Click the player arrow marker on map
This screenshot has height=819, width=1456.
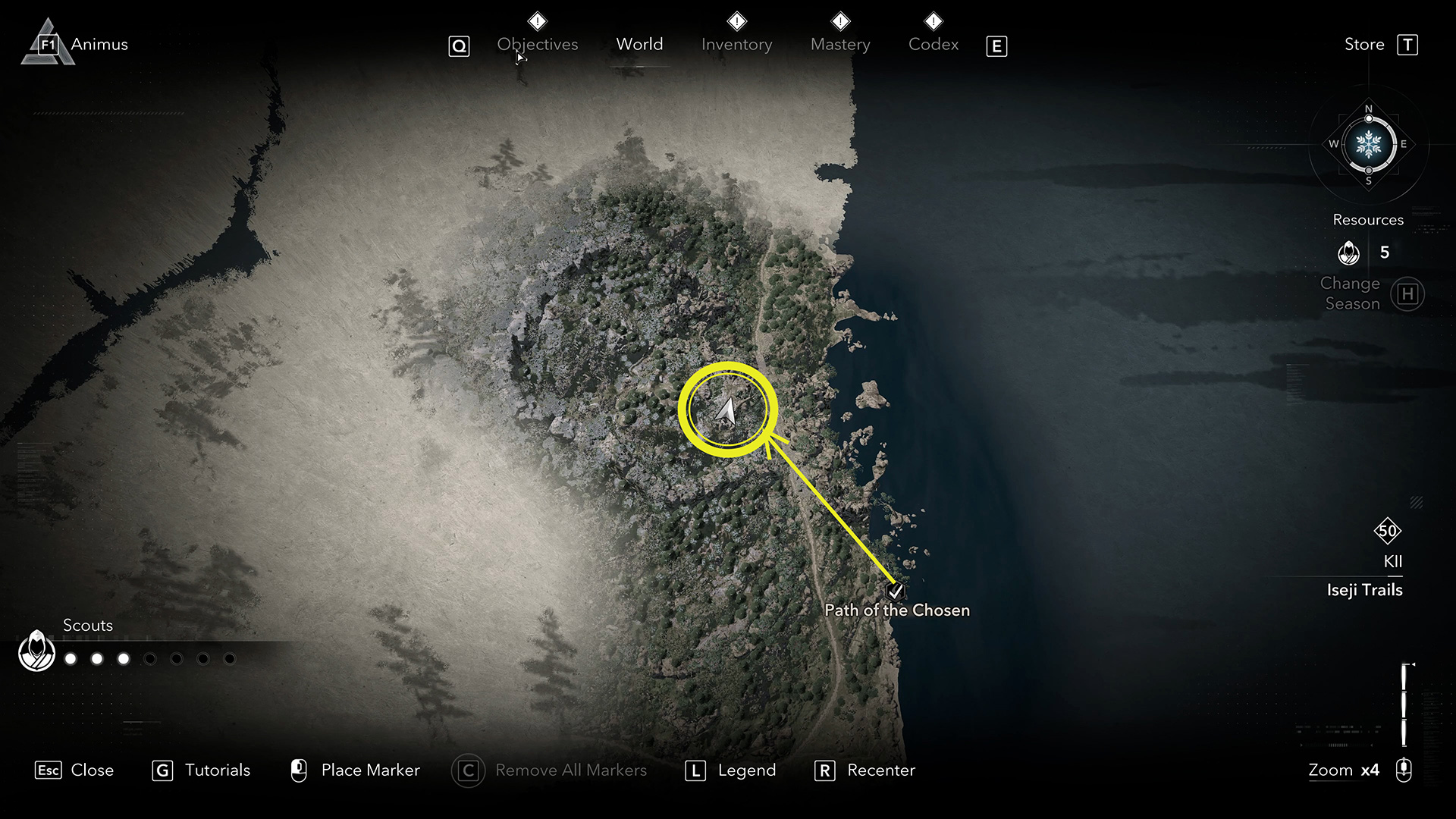click(726, 411)
